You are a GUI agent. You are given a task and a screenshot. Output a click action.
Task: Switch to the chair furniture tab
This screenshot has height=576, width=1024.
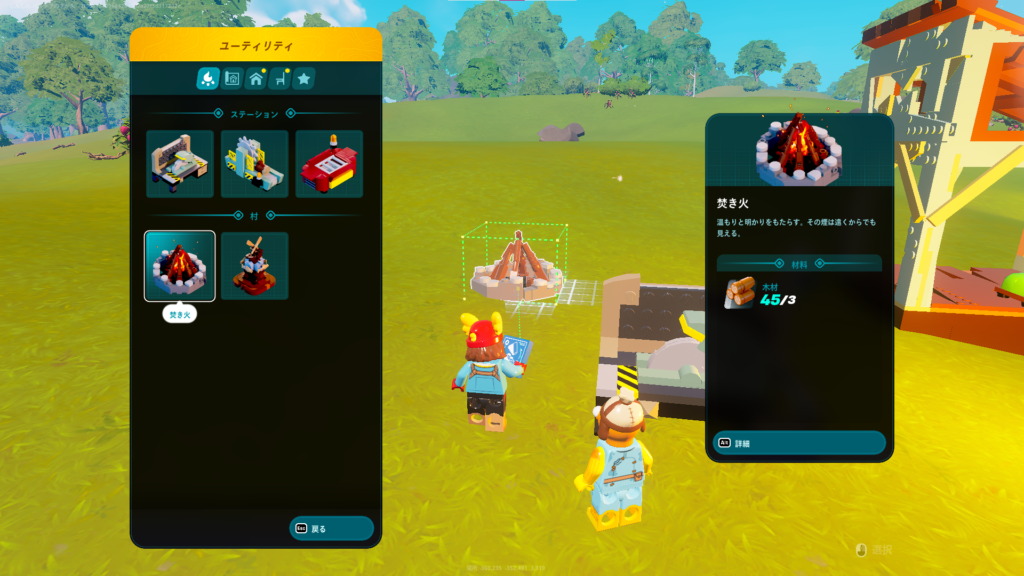click(280, 78)
